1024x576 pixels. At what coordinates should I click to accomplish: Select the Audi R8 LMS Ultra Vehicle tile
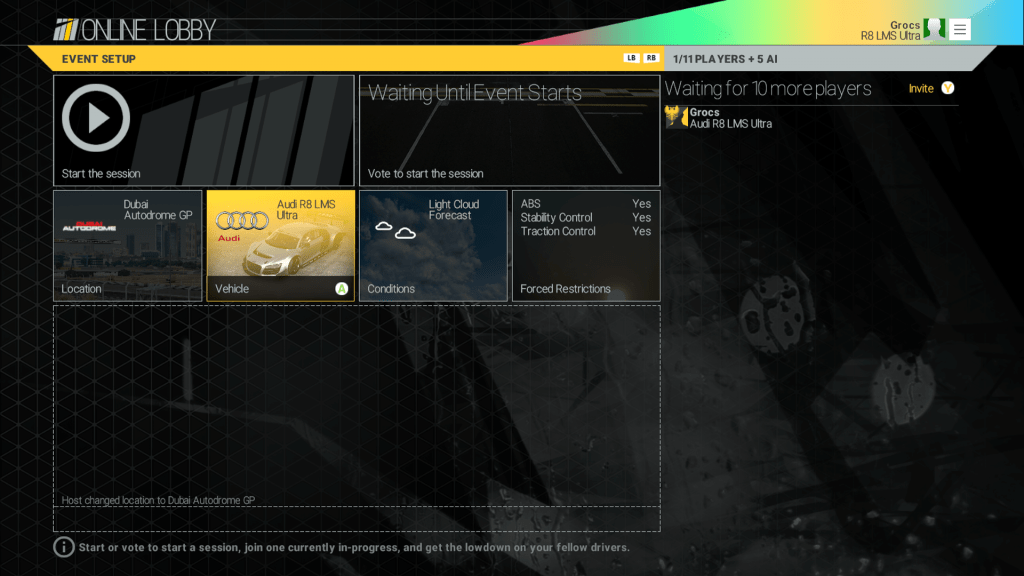click(280, 245)
